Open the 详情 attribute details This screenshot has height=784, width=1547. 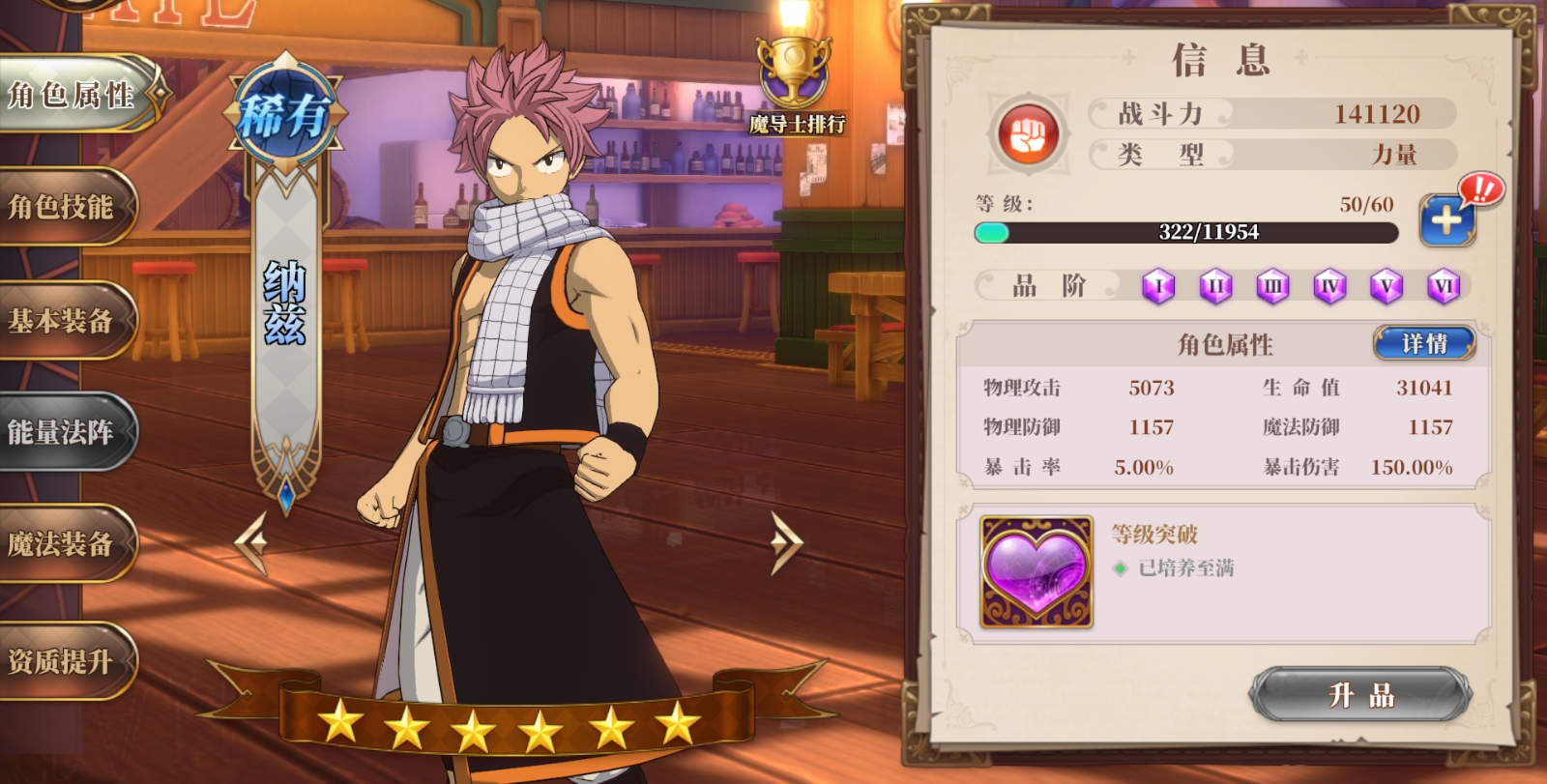(x=1424, y=343)
